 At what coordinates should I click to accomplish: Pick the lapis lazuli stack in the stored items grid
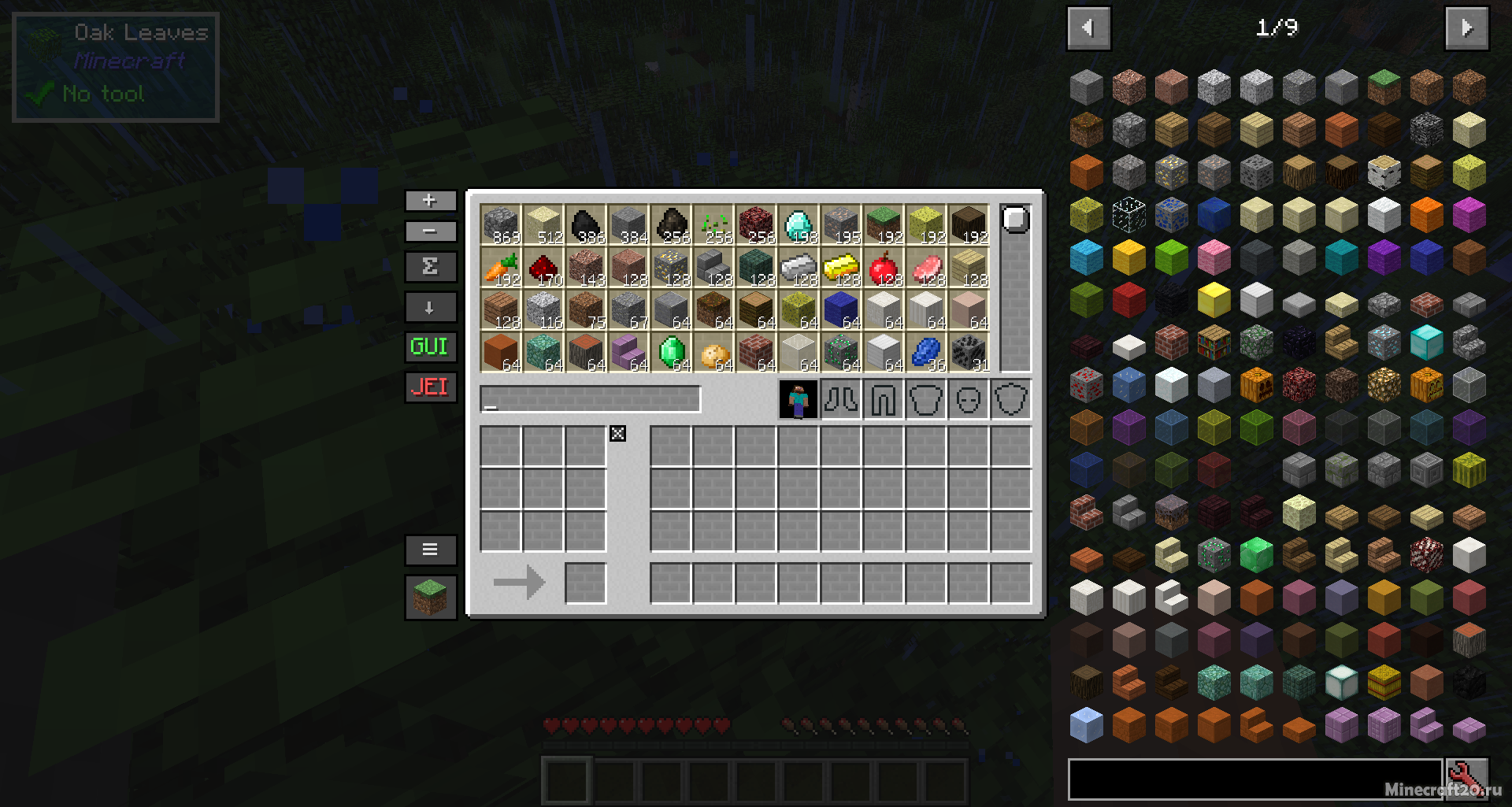(x=925, y=351)
